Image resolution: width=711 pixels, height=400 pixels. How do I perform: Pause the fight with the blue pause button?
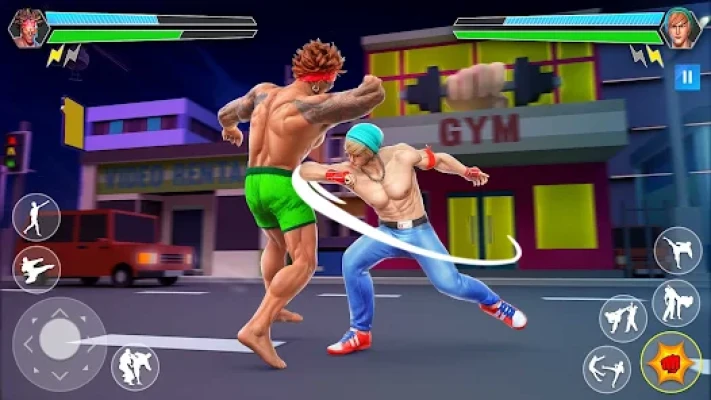687,77
